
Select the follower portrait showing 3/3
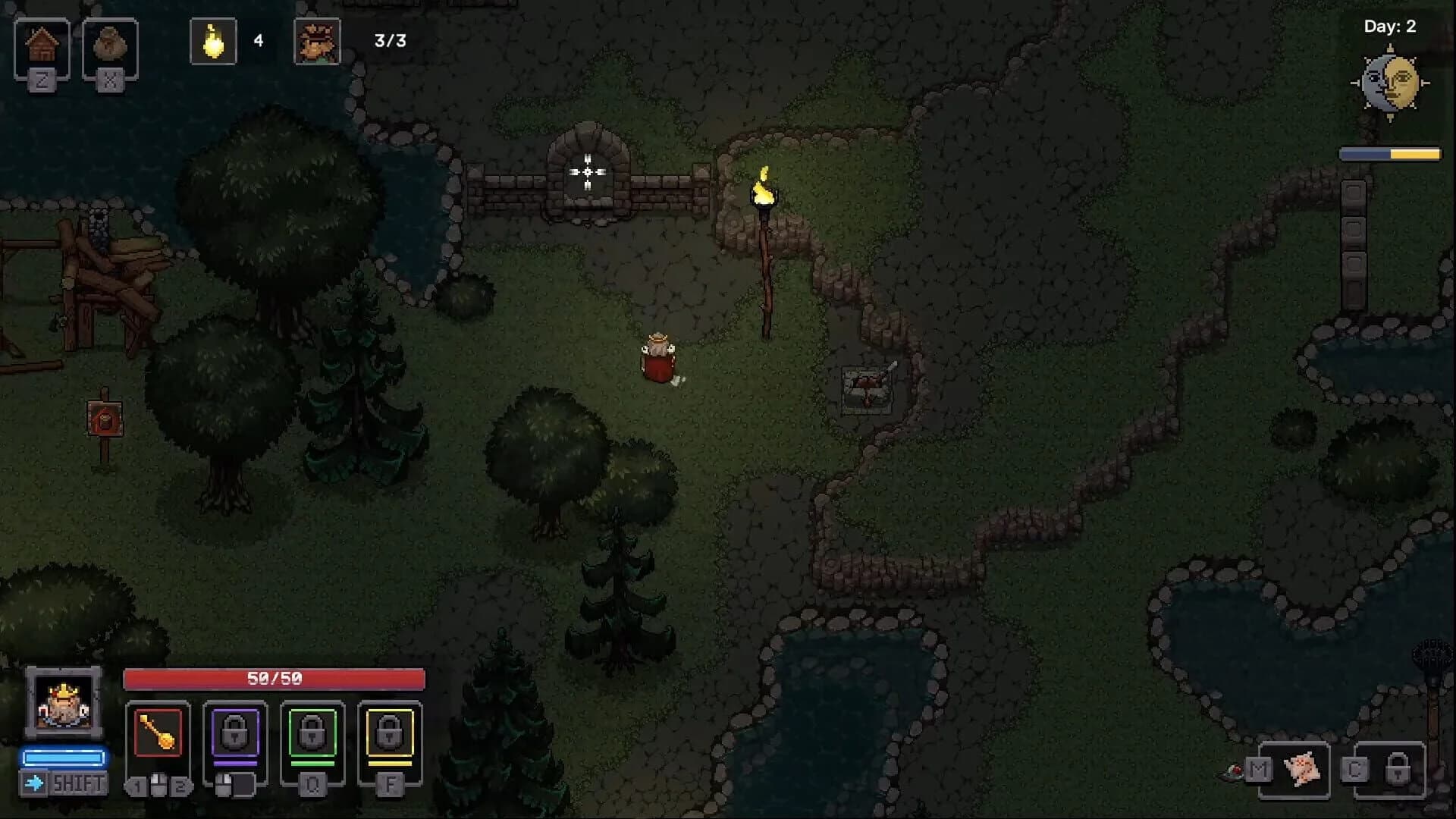click(x=318, y=40)
